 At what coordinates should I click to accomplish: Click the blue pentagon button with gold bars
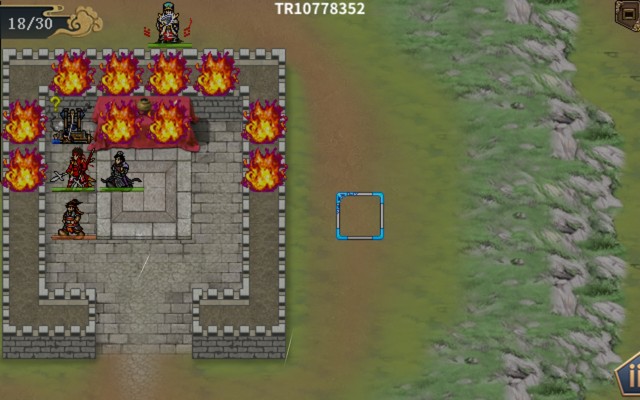629,379
